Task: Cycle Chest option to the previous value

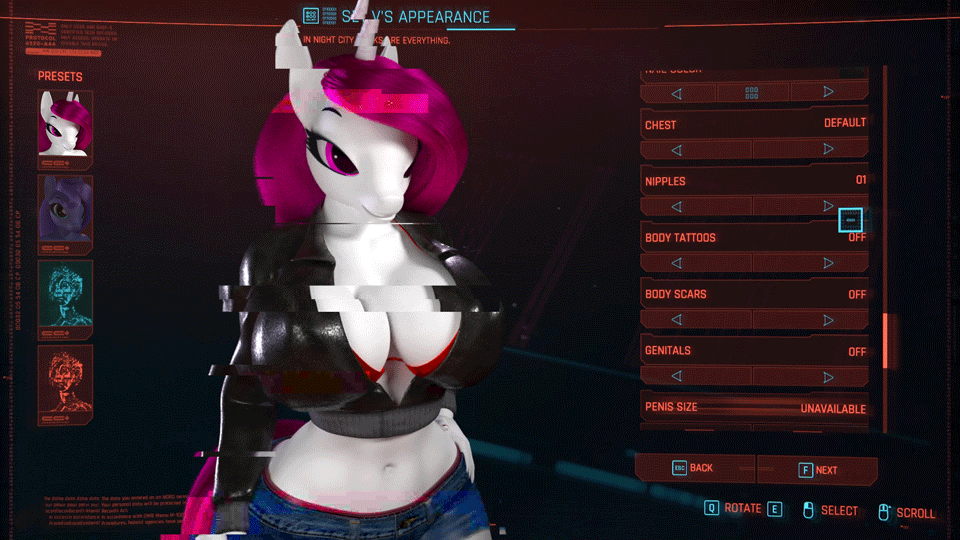Action: coord(677,150)
